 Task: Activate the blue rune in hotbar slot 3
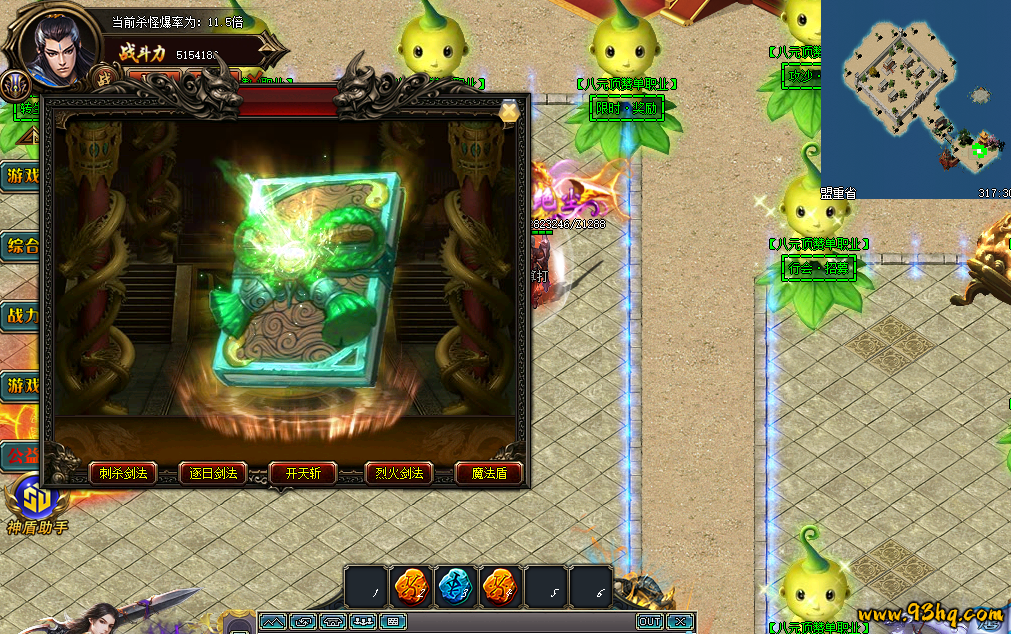point(456,587)
